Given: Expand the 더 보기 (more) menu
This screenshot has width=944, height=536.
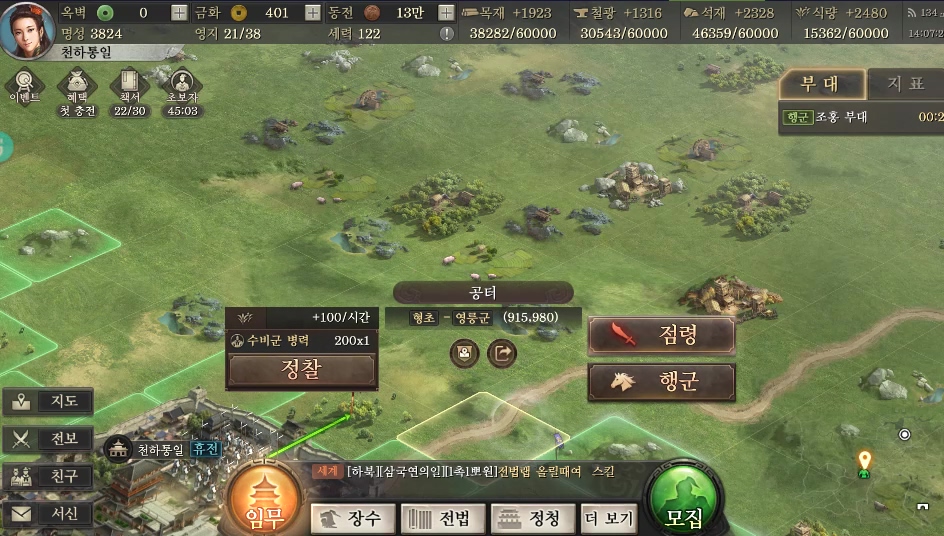Looking at the screenshot, I should [609, 518].
